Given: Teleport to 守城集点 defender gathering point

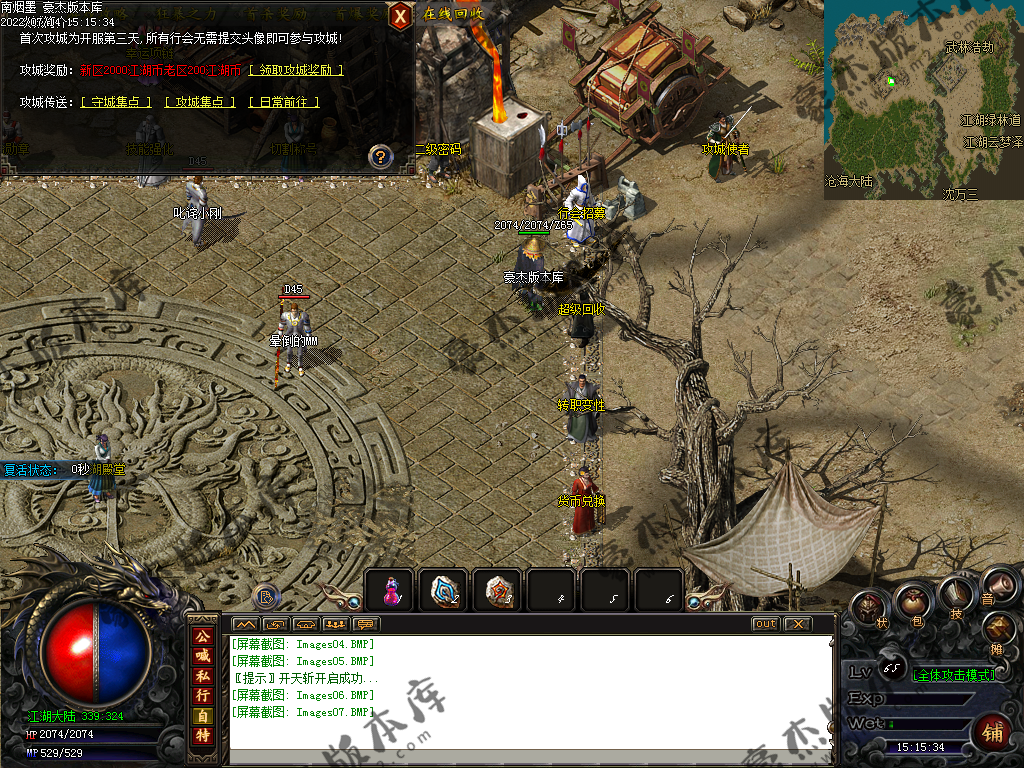Looking at the screenshot, I should tap(116, 102).
